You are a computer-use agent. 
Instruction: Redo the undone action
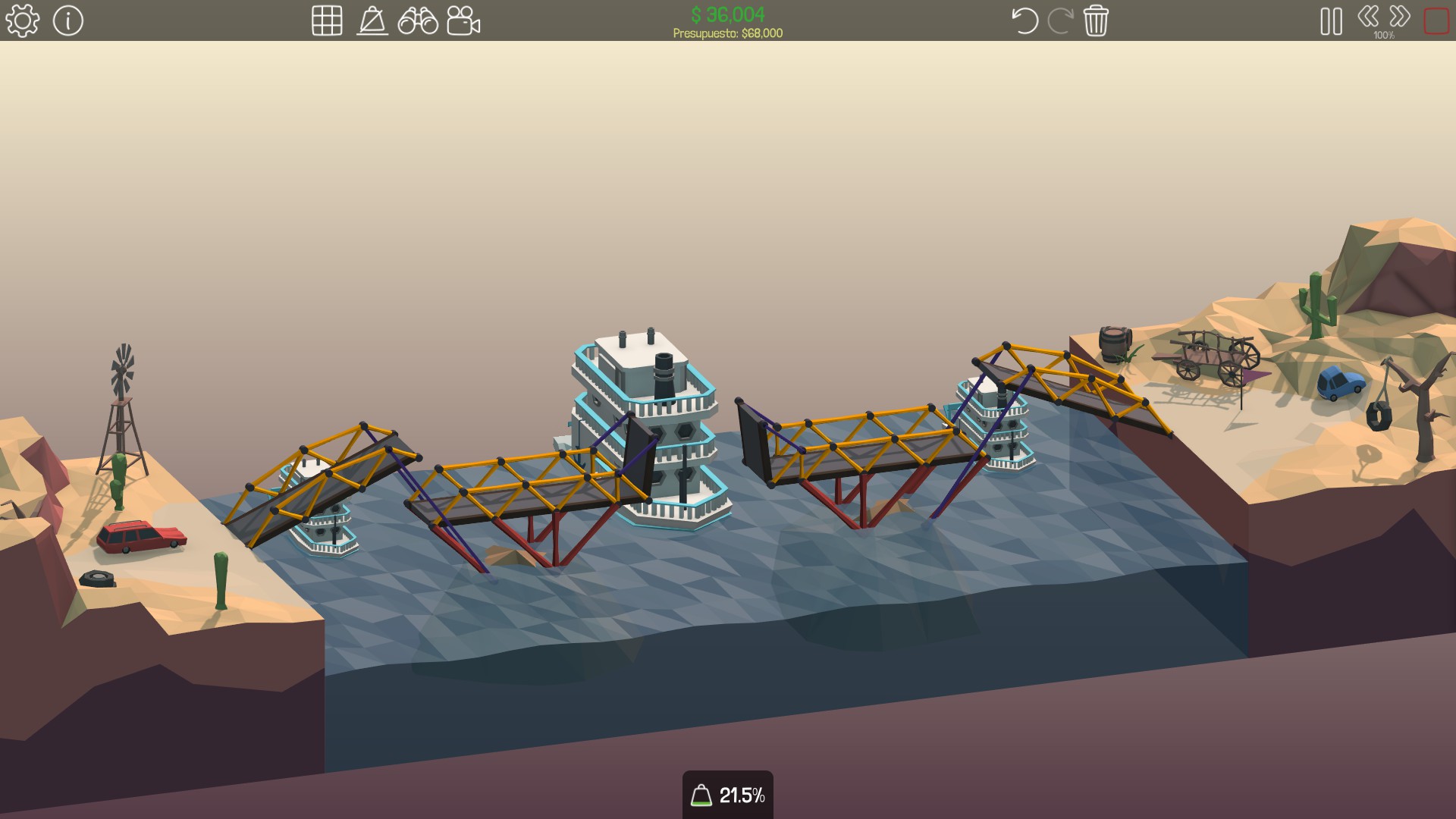[1059, 20]
